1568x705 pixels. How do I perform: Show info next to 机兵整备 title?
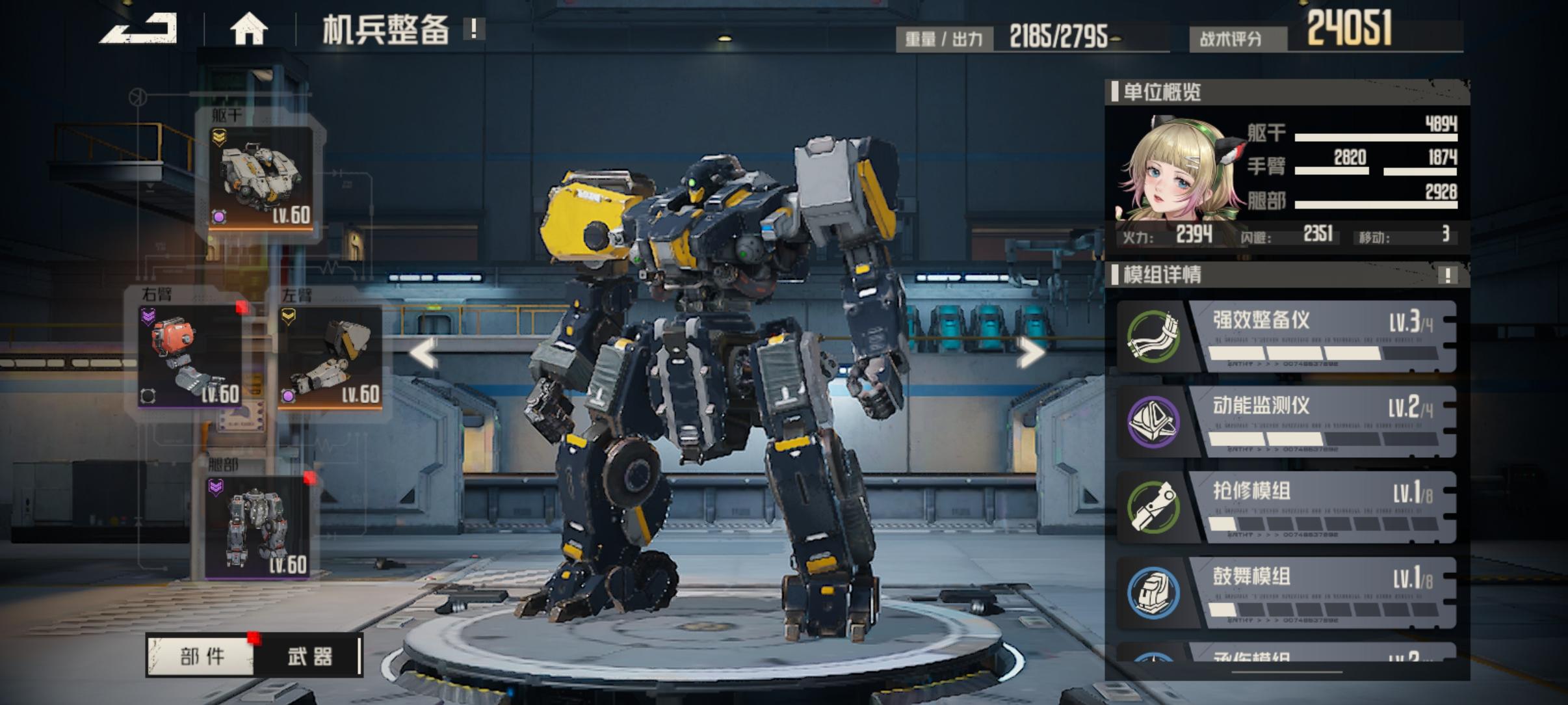[x=474, y=29]
